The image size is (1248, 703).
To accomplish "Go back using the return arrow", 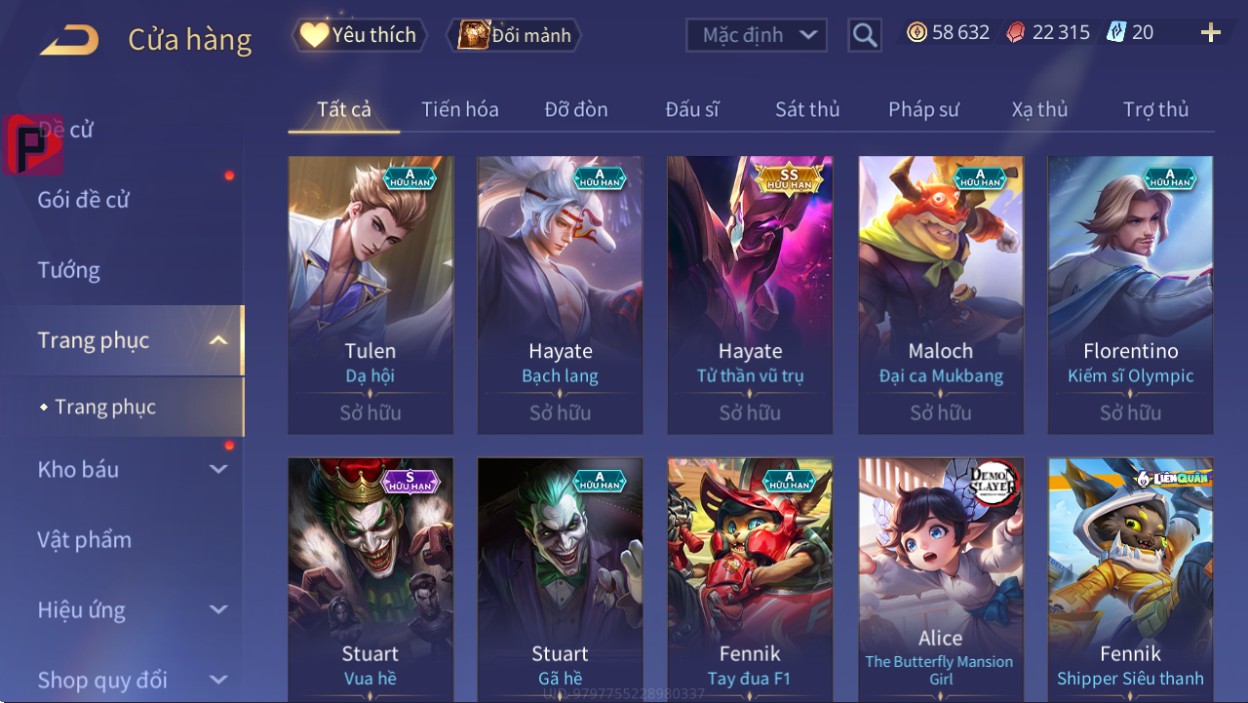I will (69, 40).
